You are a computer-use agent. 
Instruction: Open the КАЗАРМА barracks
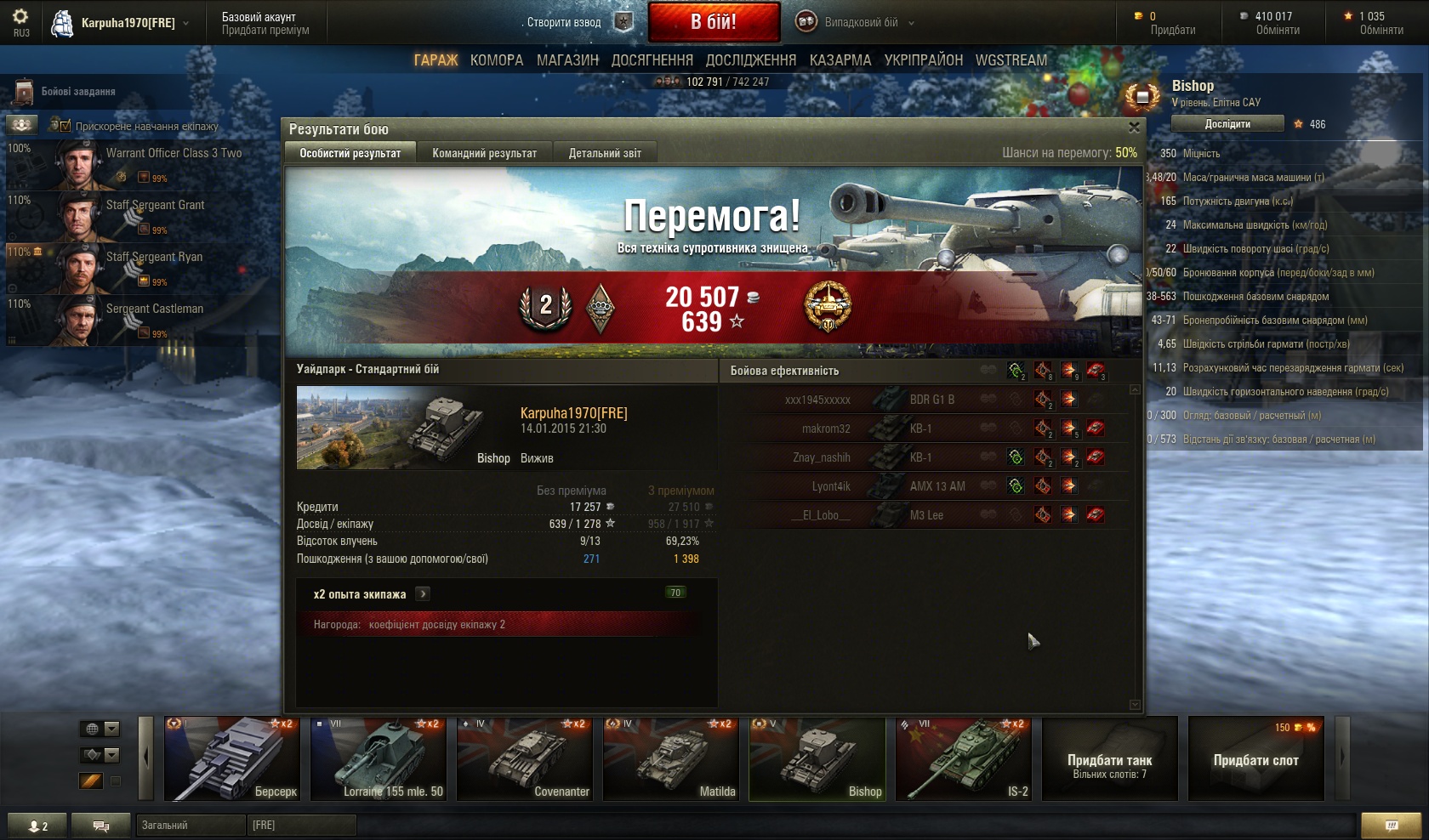coord(840,60)
